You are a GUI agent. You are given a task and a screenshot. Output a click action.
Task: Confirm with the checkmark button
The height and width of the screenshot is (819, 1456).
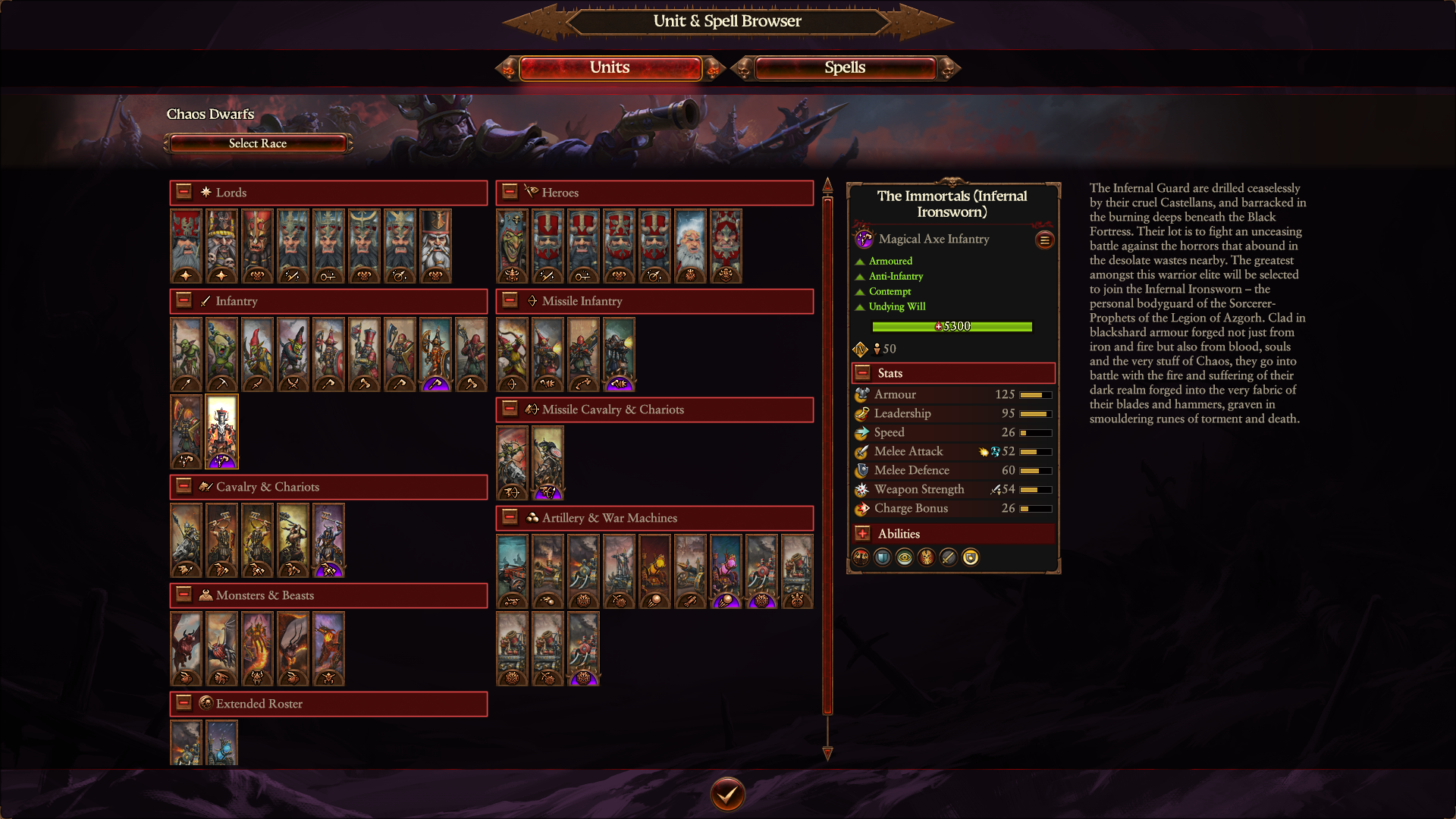pos(727,794)
